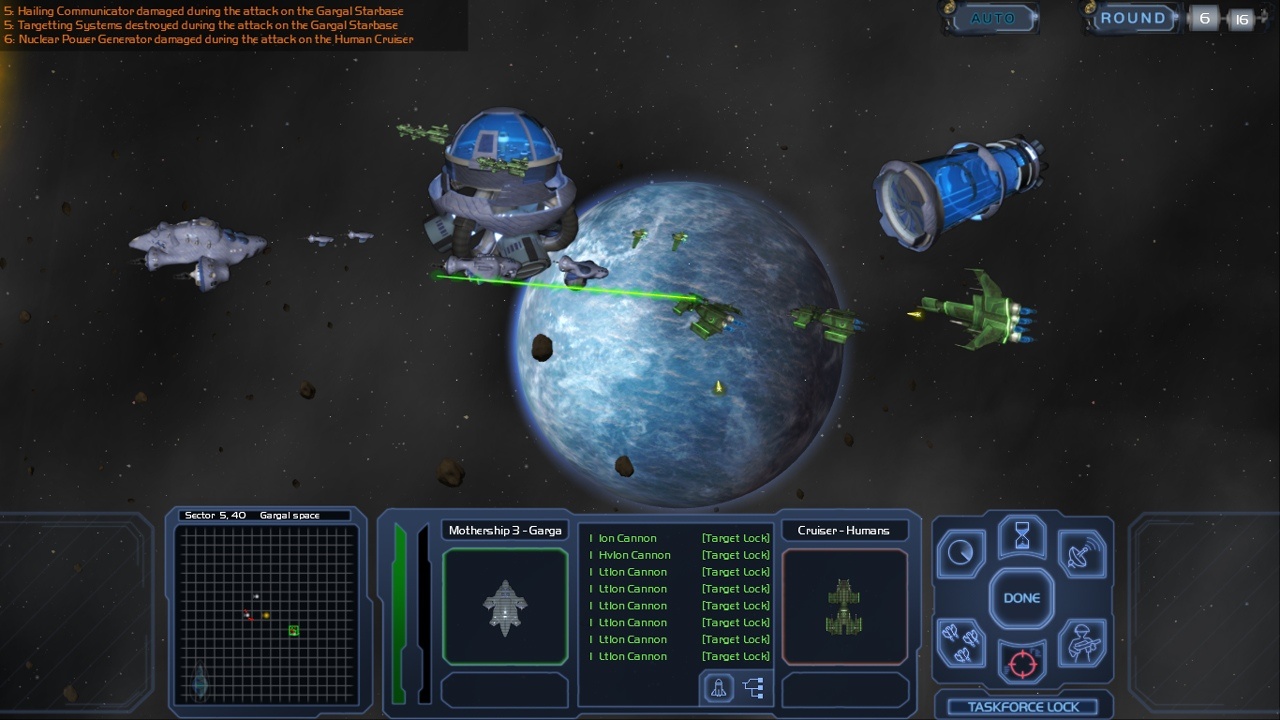Launch fighters with the squadron icon
This screenshot has height=720, width=1280.
click(x=962, y=643)
